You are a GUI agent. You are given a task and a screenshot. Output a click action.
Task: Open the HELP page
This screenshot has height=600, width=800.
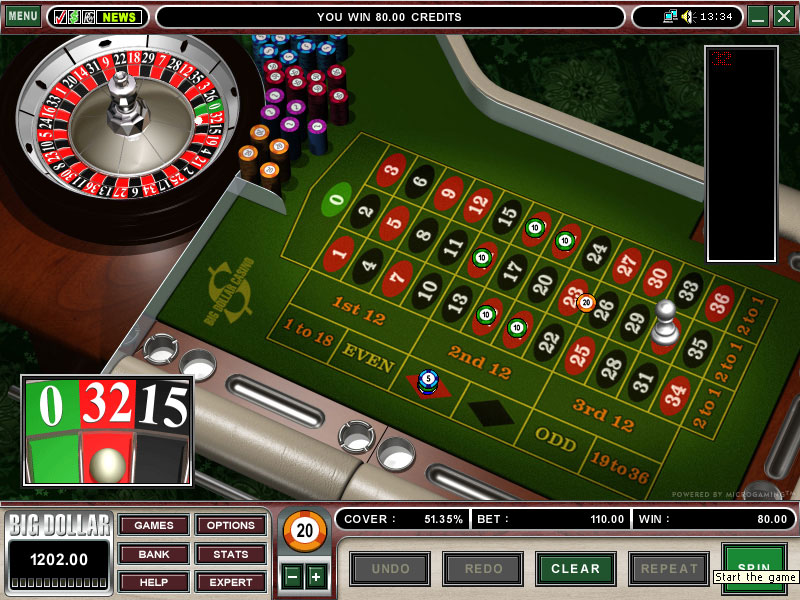coord(154,582)
